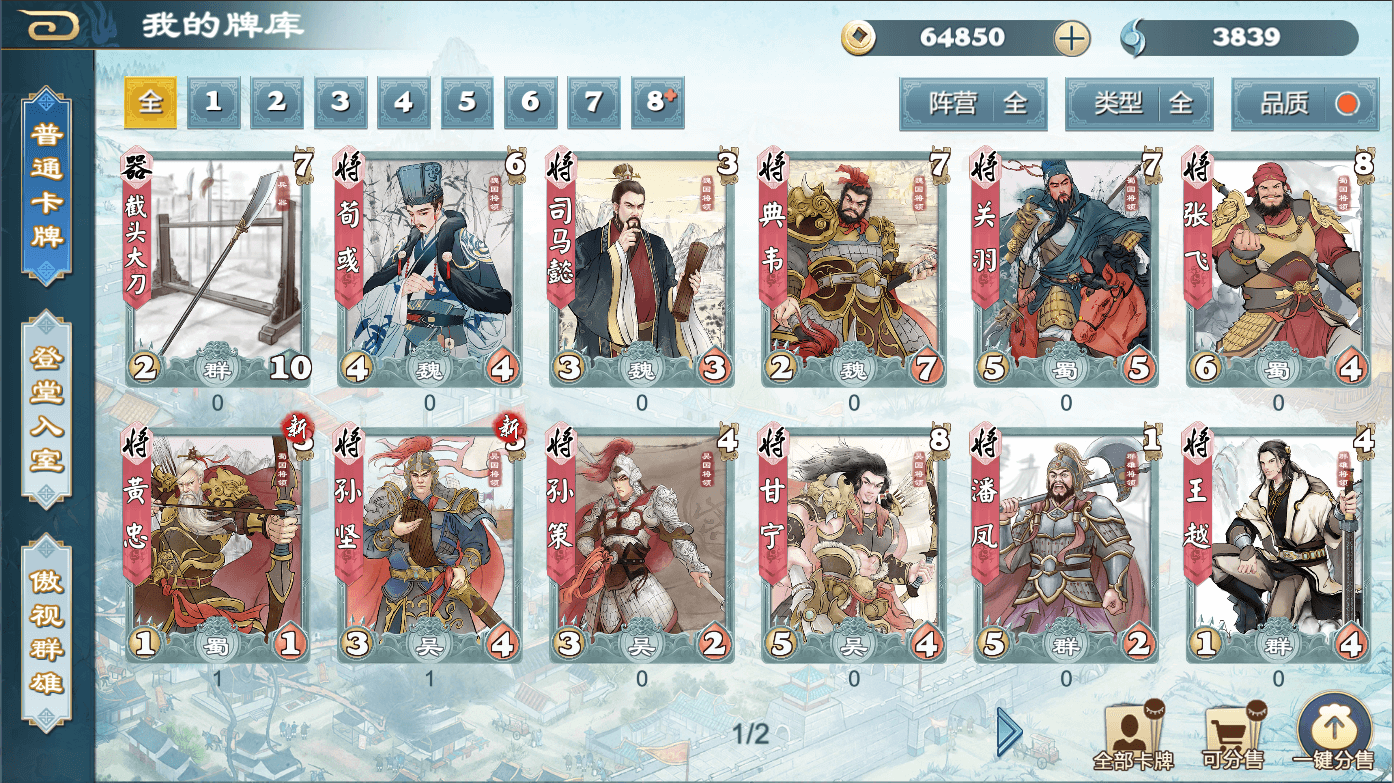1394x783 pixels.
Task: Go back using the top-left return button
Action: tap(52, 26)
